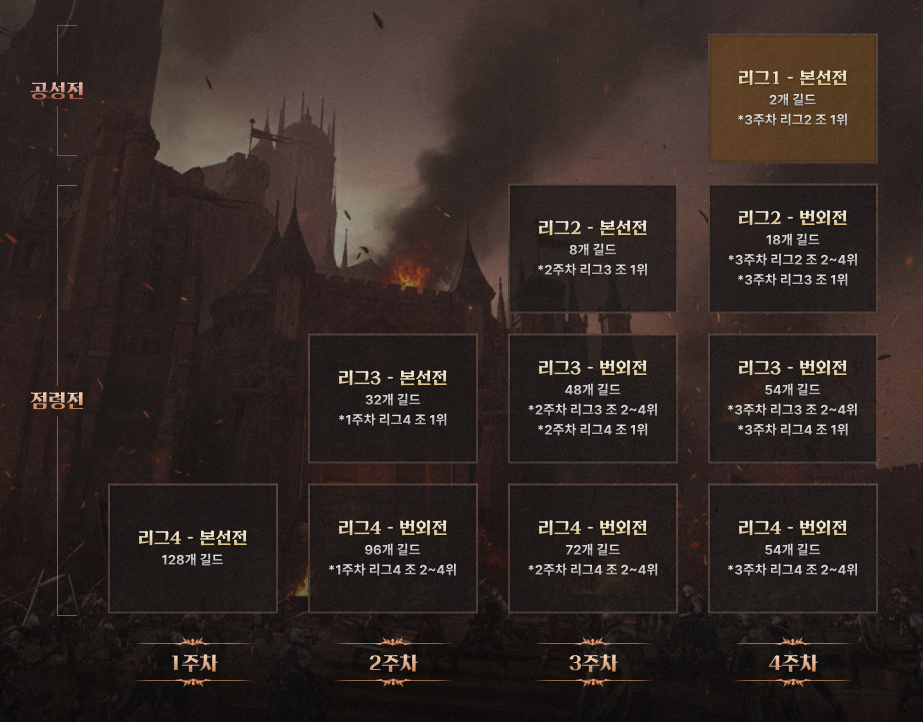The image size is (923, 722).
Task: Pick the 리그3 - 번외전 54개 길드 tile
Action: [792, 398]
